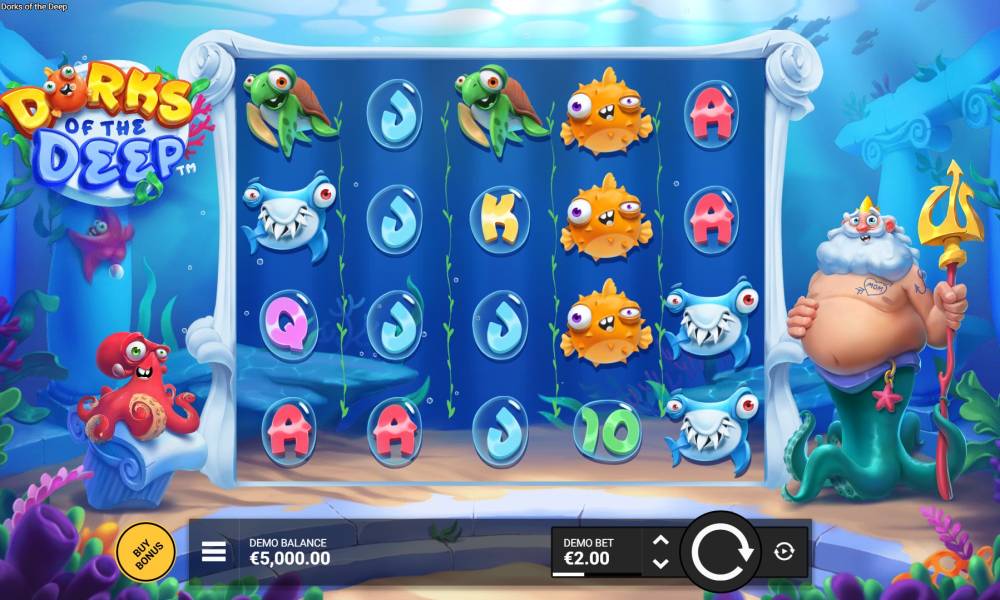Decrease the demo bet with down arrow

pos(660,562)
